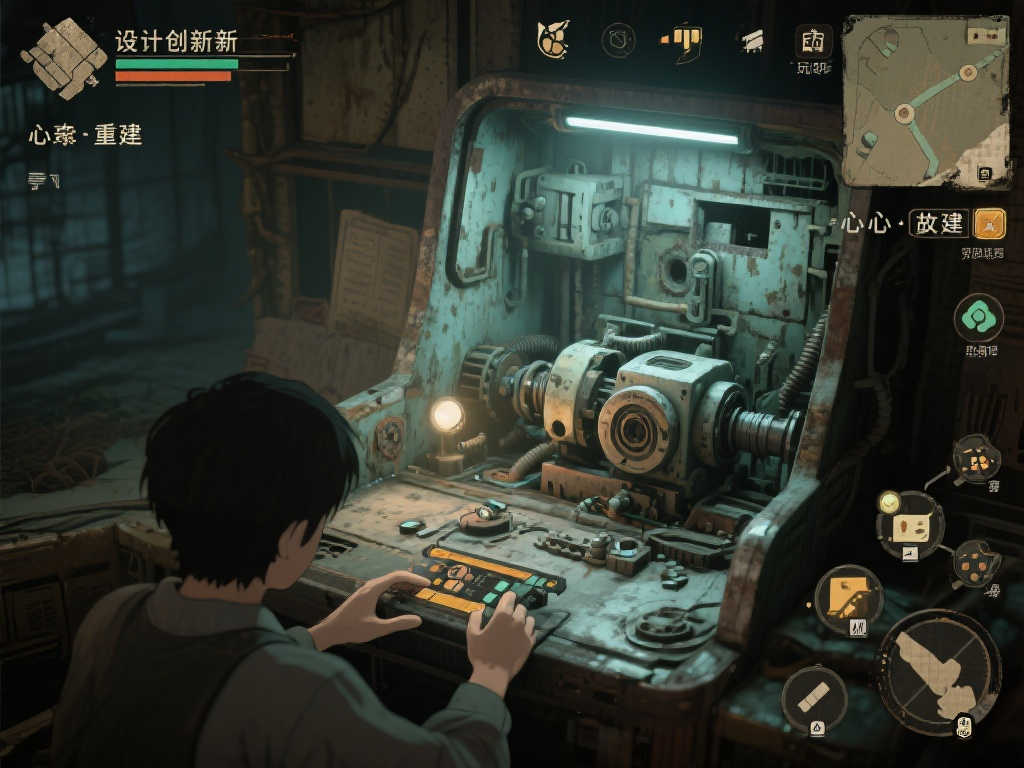Open the stone-block avatar icon

click(x=65, y=58)
